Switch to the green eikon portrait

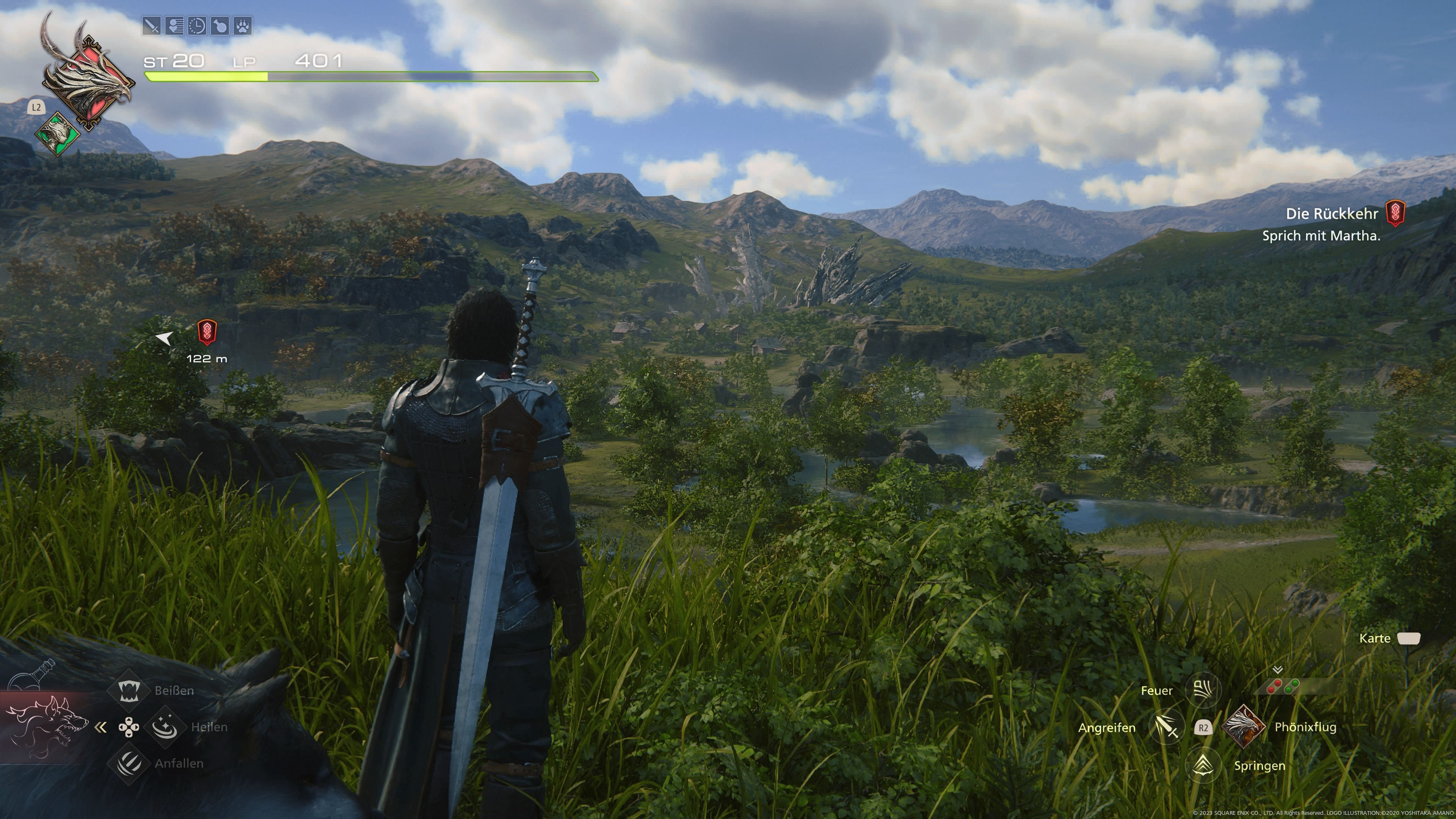coord(58,134)
